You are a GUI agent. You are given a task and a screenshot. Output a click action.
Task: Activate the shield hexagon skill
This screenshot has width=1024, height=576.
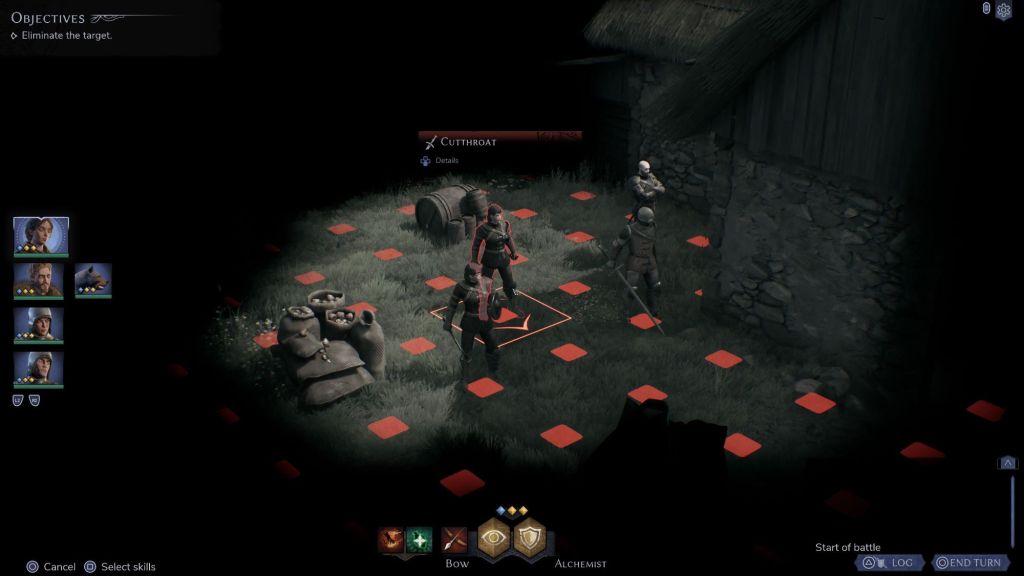click(x=529, y=539)
